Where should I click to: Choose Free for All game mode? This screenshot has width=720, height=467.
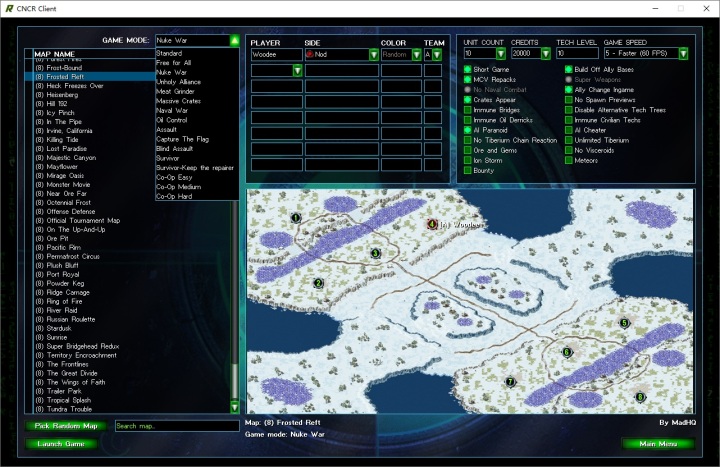[176, 62]
